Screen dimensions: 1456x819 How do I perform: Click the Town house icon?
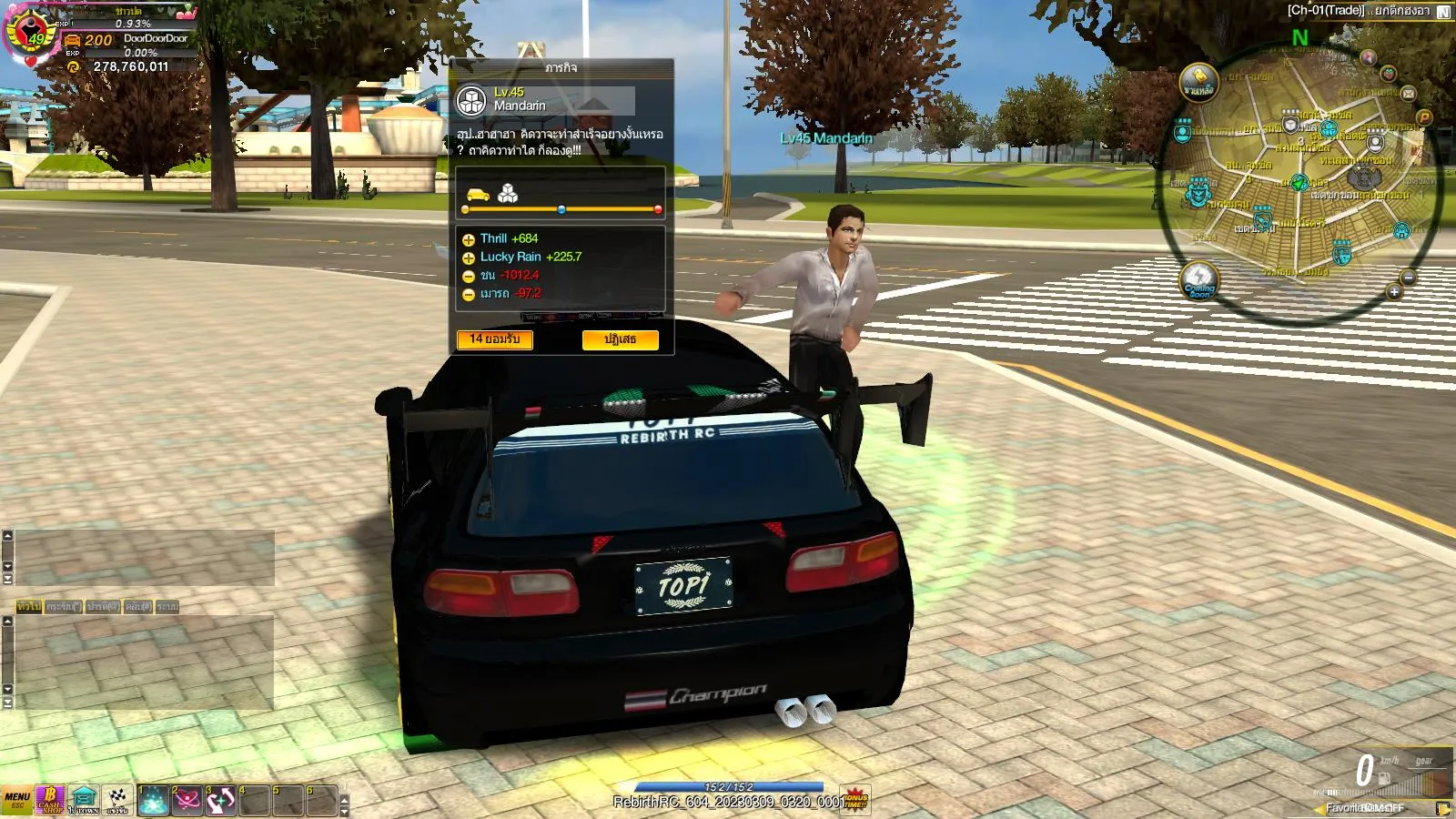pyautogui.click(x=84, y=799)
